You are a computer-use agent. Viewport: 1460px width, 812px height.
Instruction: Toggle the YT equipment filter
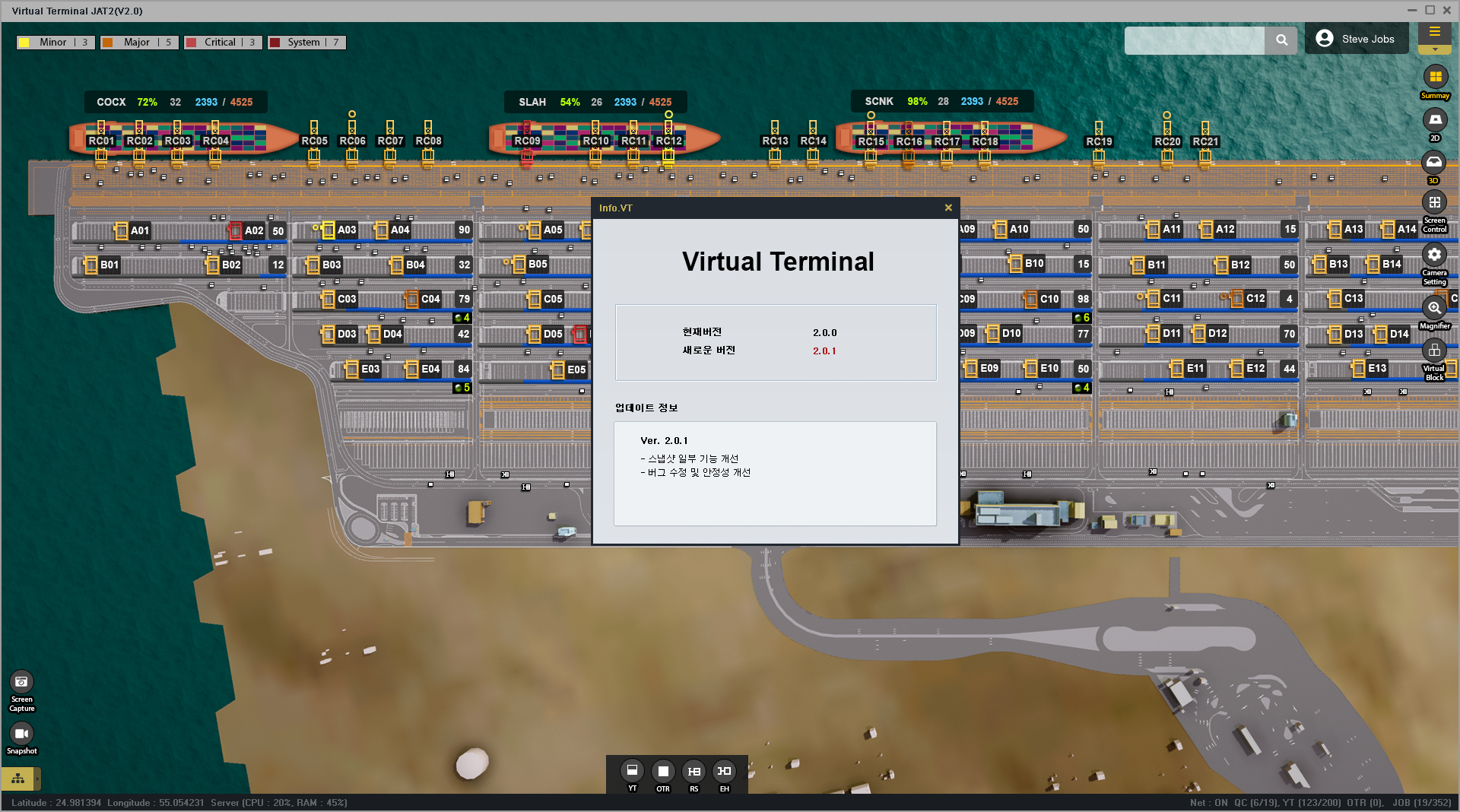632,771
